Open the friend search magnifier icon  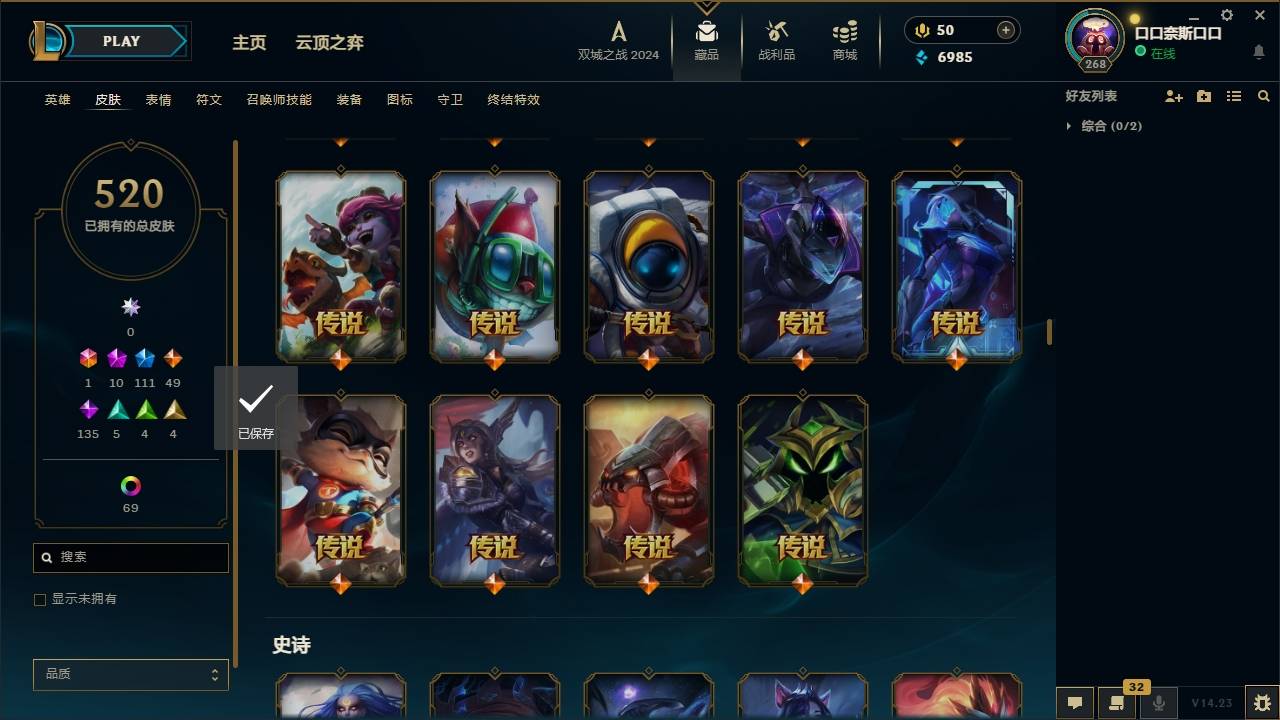pyautogui.click(x=1263, y=95)
